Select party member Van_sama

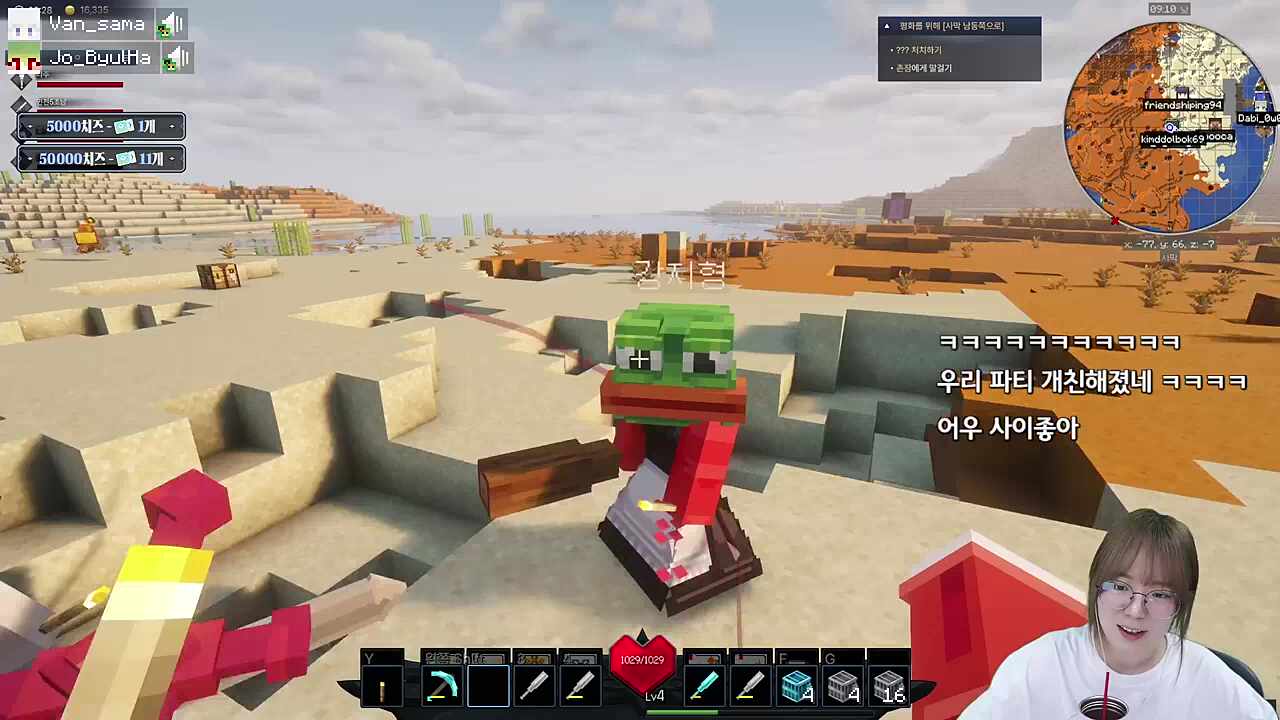click(96, 24)
